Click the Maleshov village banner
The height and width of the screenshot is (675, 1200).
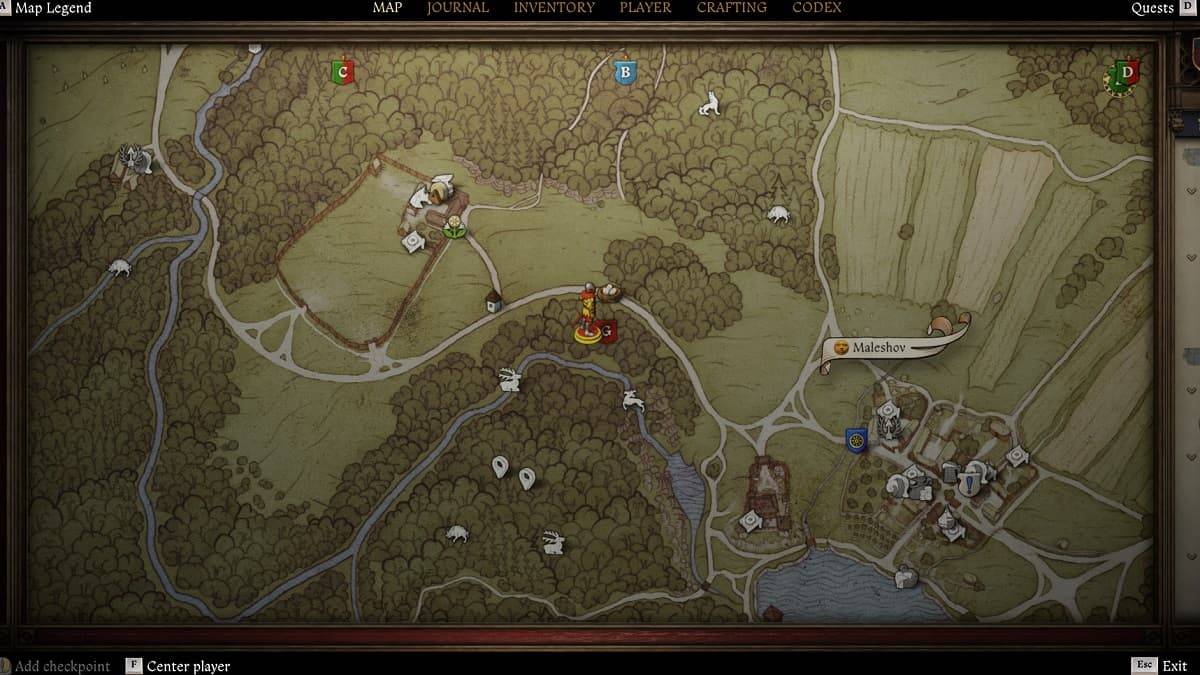(880, 348)
